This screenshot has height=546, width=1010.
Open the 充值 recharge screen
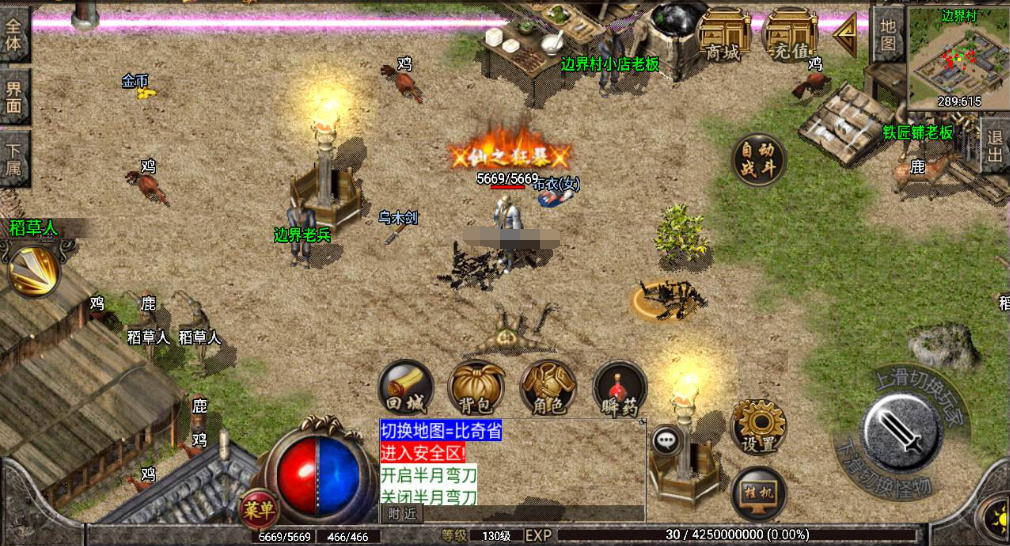coord(790,37)
